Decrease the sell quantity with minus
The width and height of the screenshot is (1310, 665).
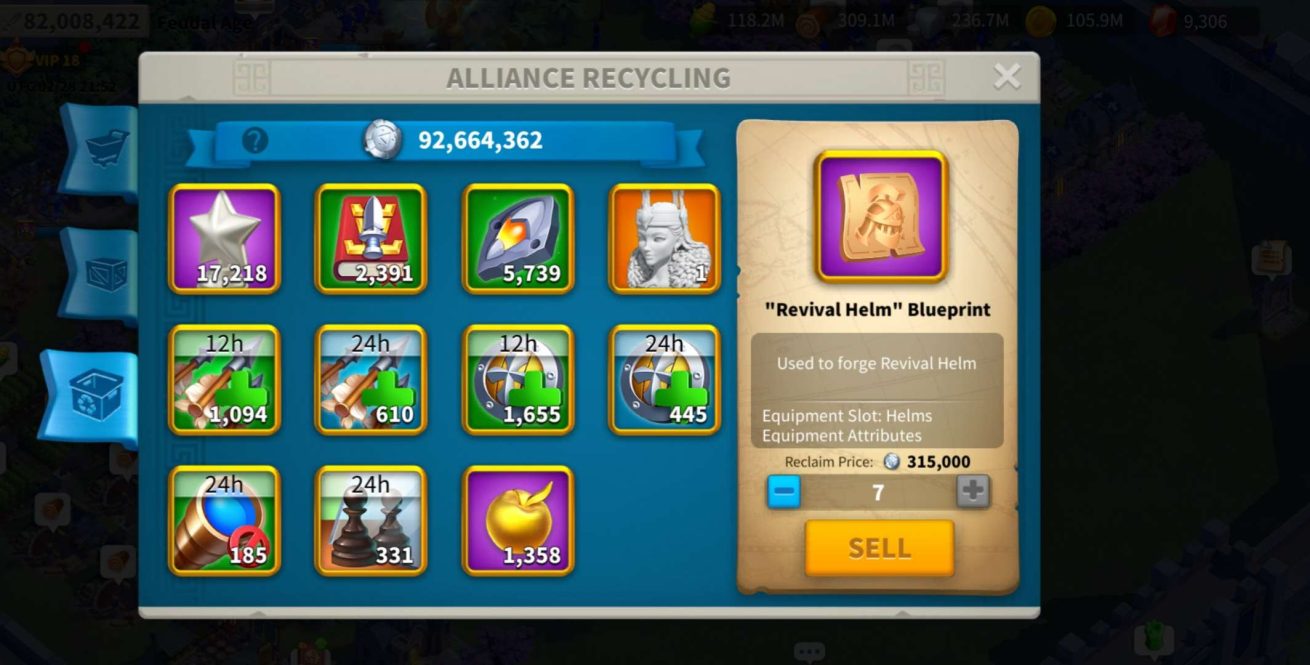(784, 492)
